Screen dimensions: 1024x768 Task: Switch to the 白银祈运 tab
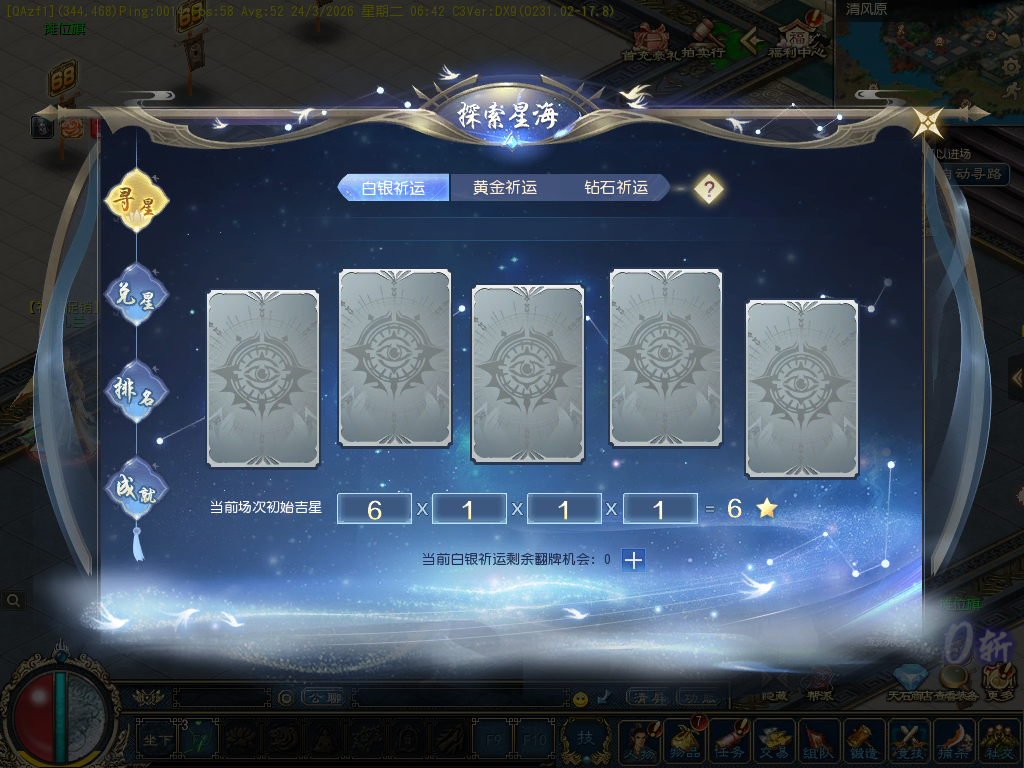pyautogui.click(x=393, y=188)
